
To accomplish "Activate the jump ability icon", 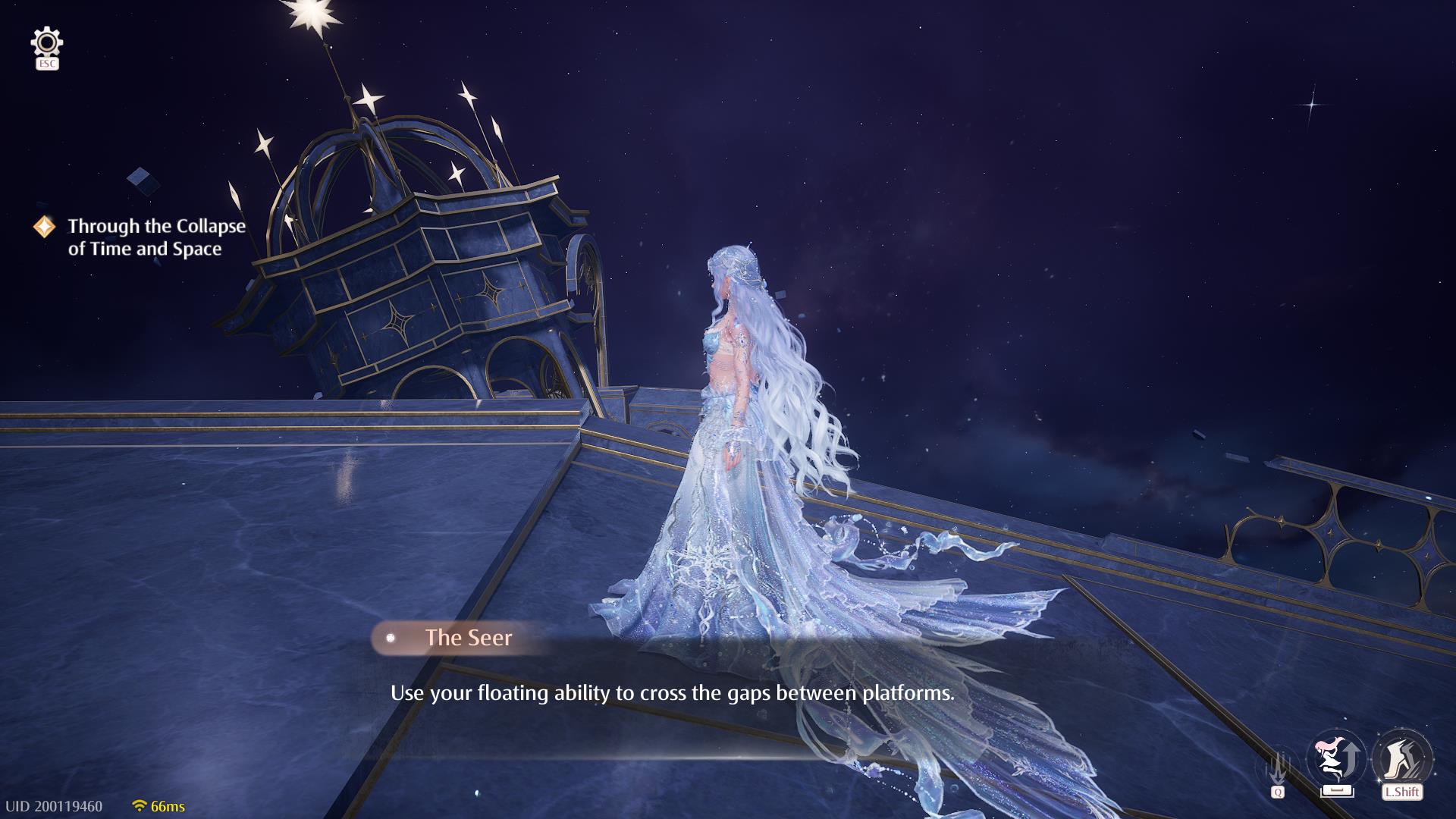I will click(1336, 760).
